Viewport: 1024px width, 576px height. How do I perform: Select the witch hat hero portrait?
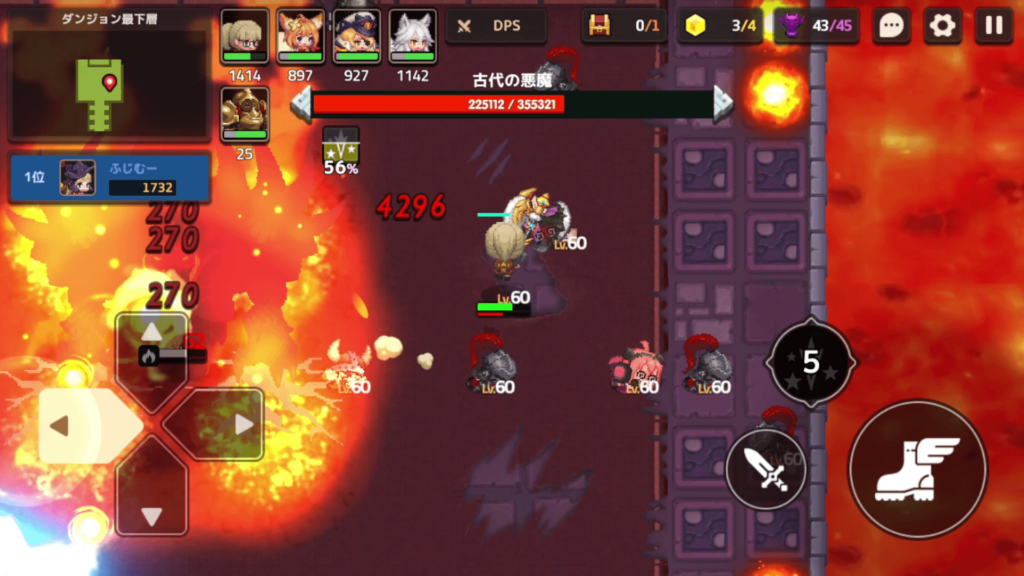coord(356,38)
